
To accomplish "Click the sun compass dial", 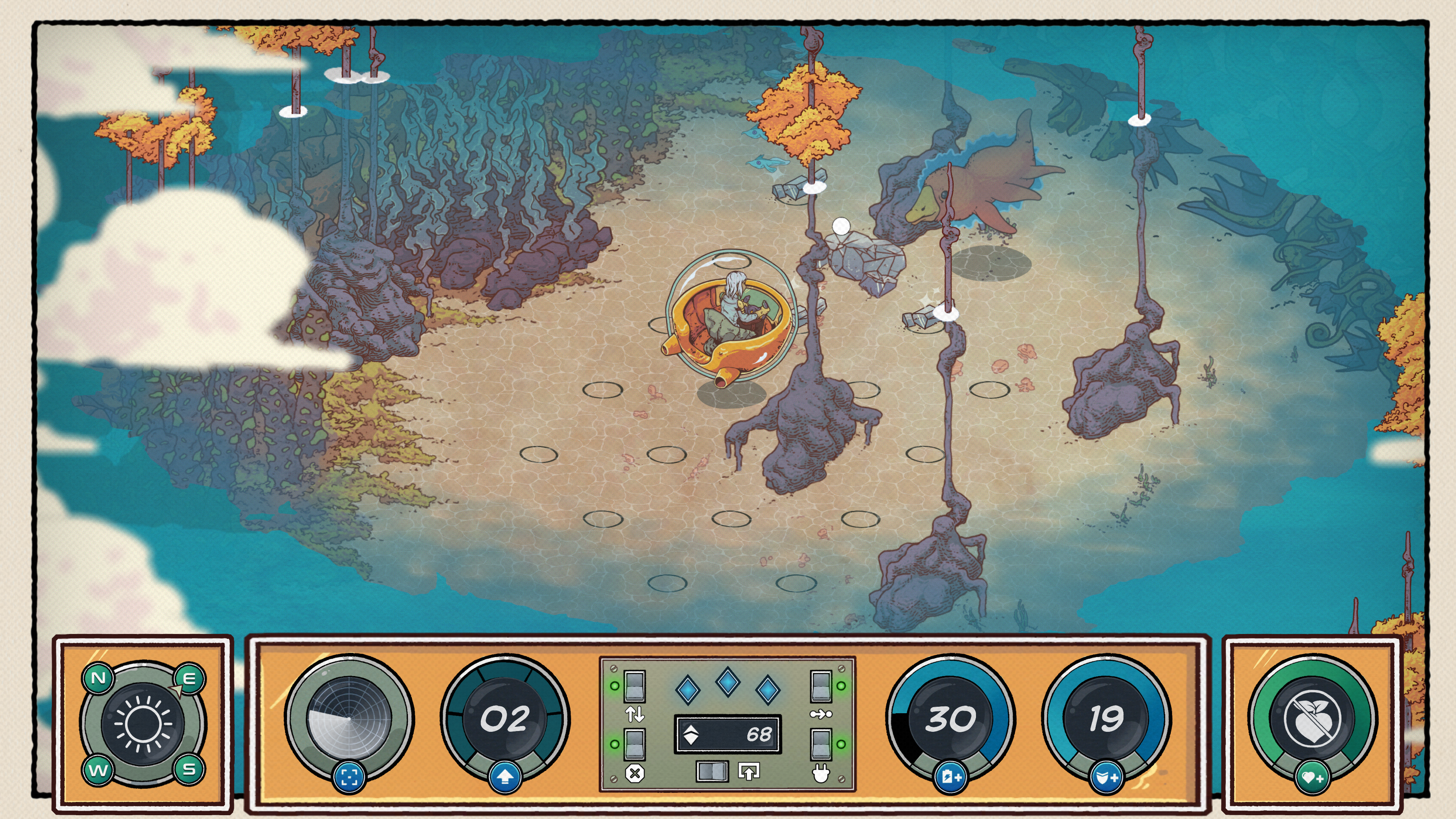I will pos(143,723).
